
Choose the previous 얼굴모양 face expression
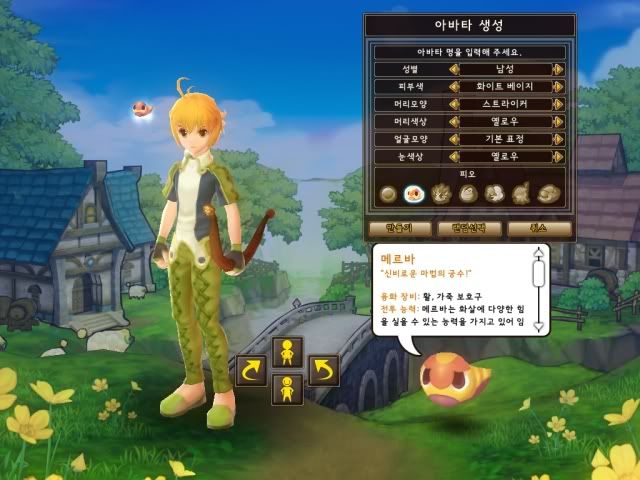coord(454,139)
